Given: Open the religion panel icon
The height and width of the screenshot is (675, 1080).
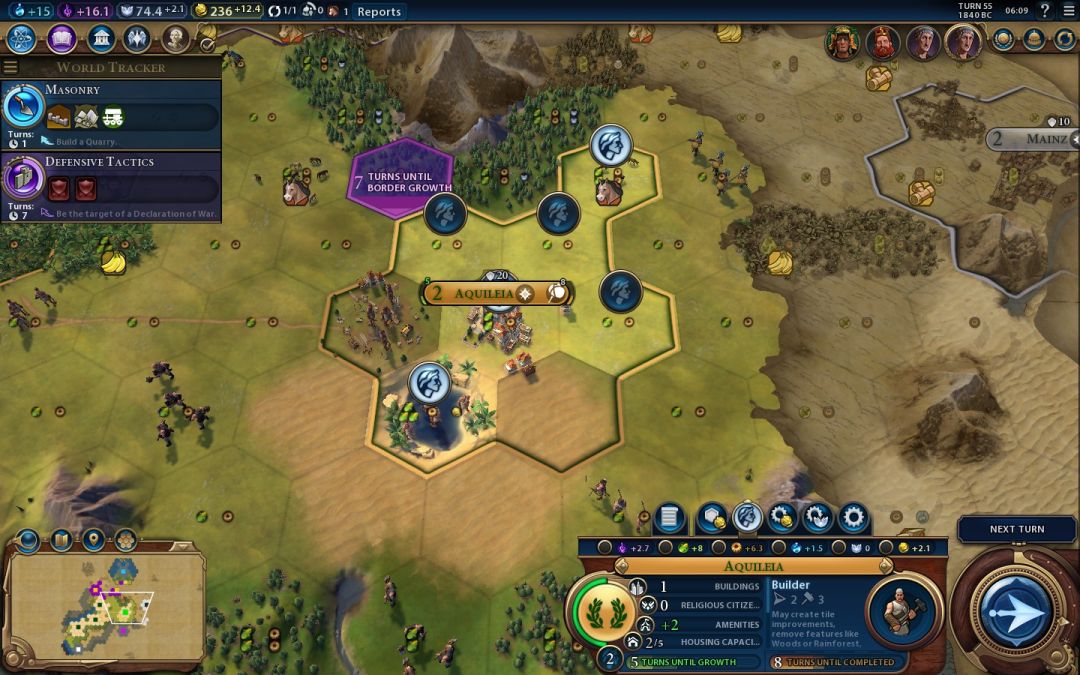Looking at the screenshot, I should [x=137, y=39].
